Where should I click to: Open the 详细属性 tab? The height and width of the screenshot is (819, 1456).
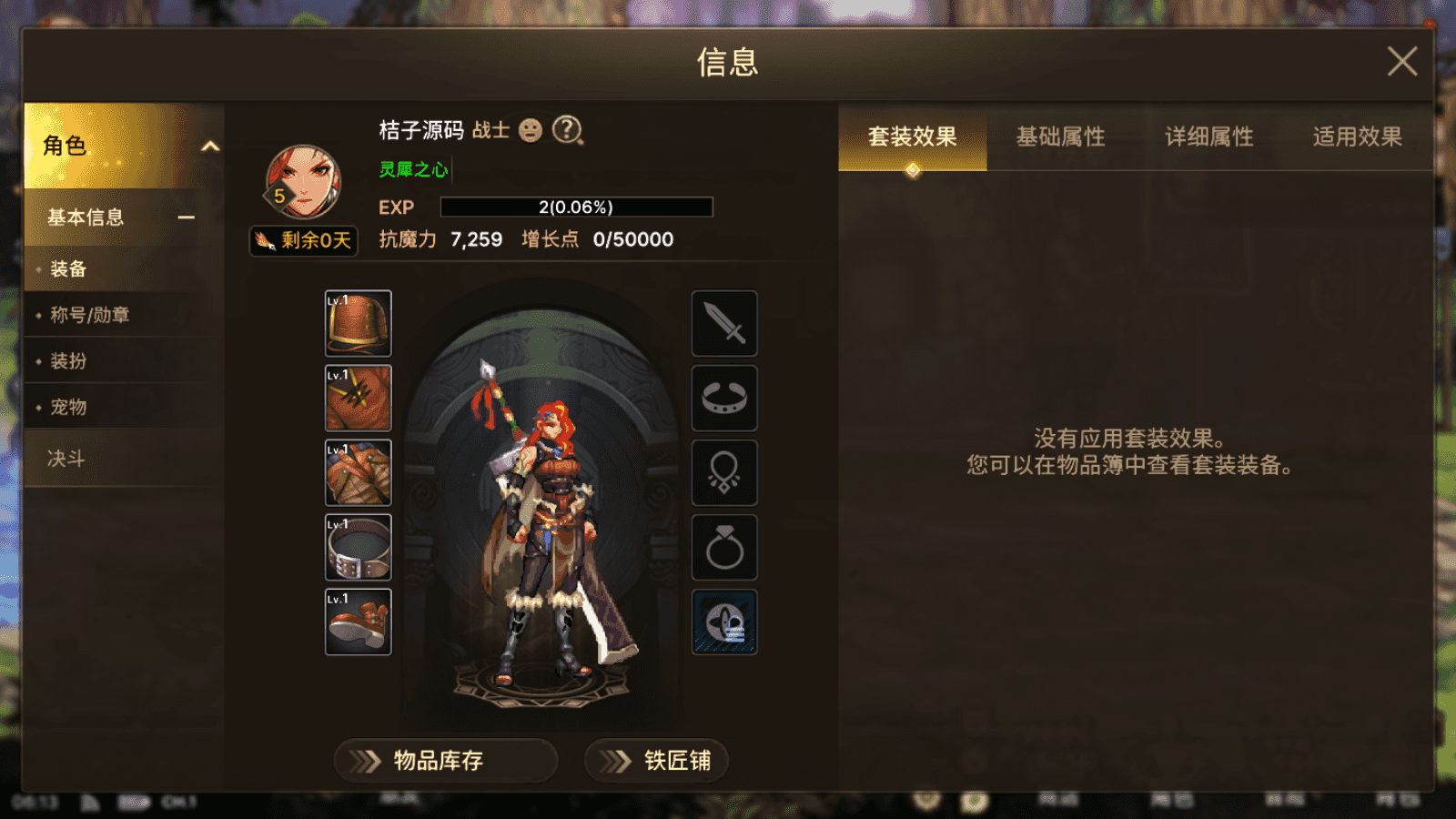pyautogui.click(x=1210, y=136)
